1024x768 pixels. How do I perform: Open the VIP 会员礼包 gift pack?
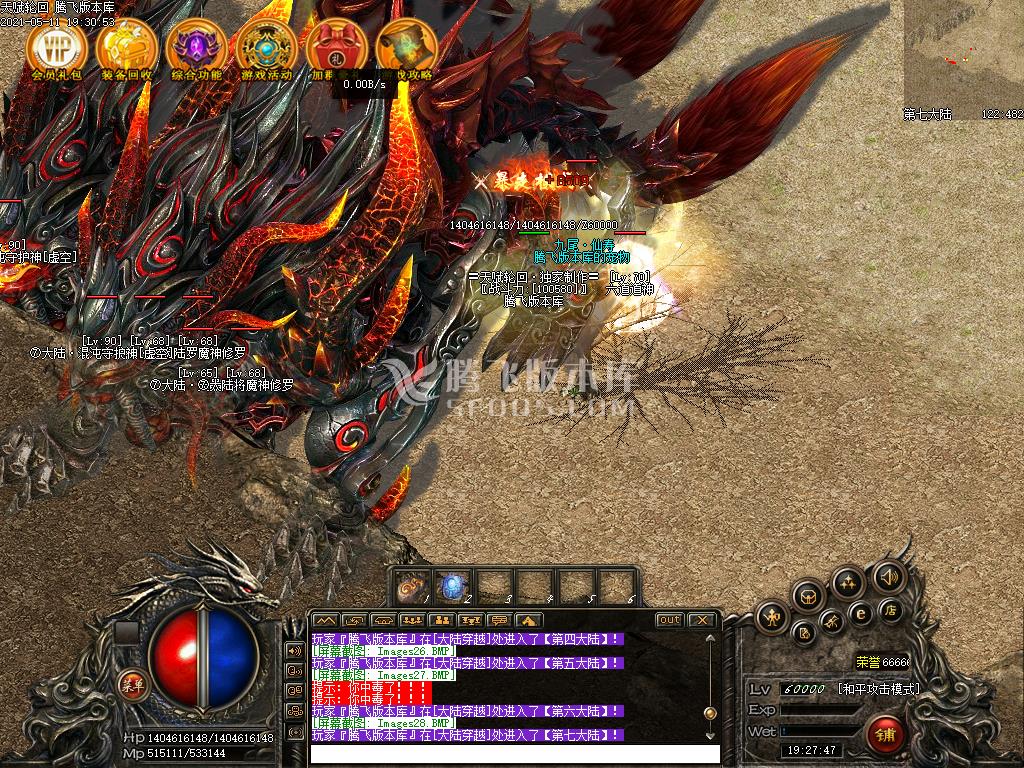[57, 46]
